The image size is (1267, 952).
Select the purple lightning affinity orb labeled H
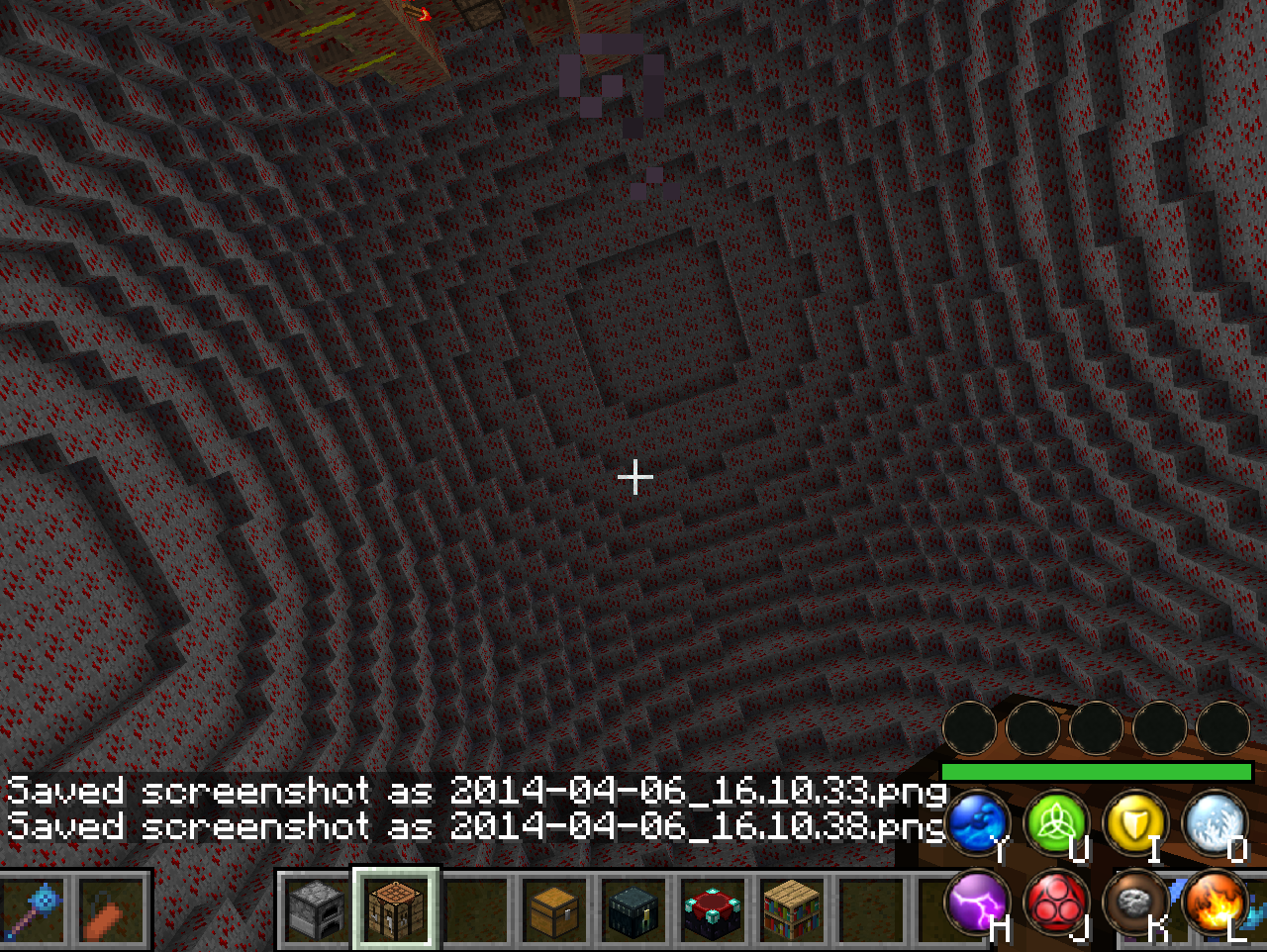[976, 904]
